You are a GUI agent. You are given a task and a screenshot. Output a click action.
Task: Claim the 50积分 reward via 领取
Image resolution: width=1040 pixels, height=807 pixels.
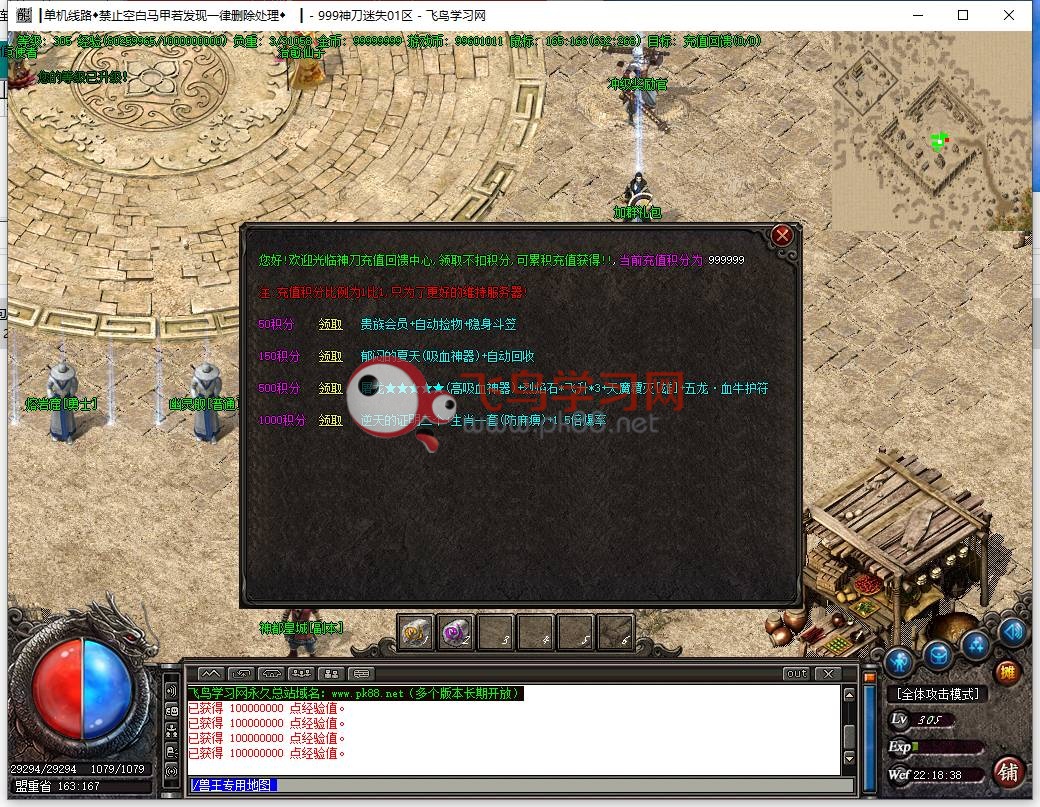pos(330,324)
